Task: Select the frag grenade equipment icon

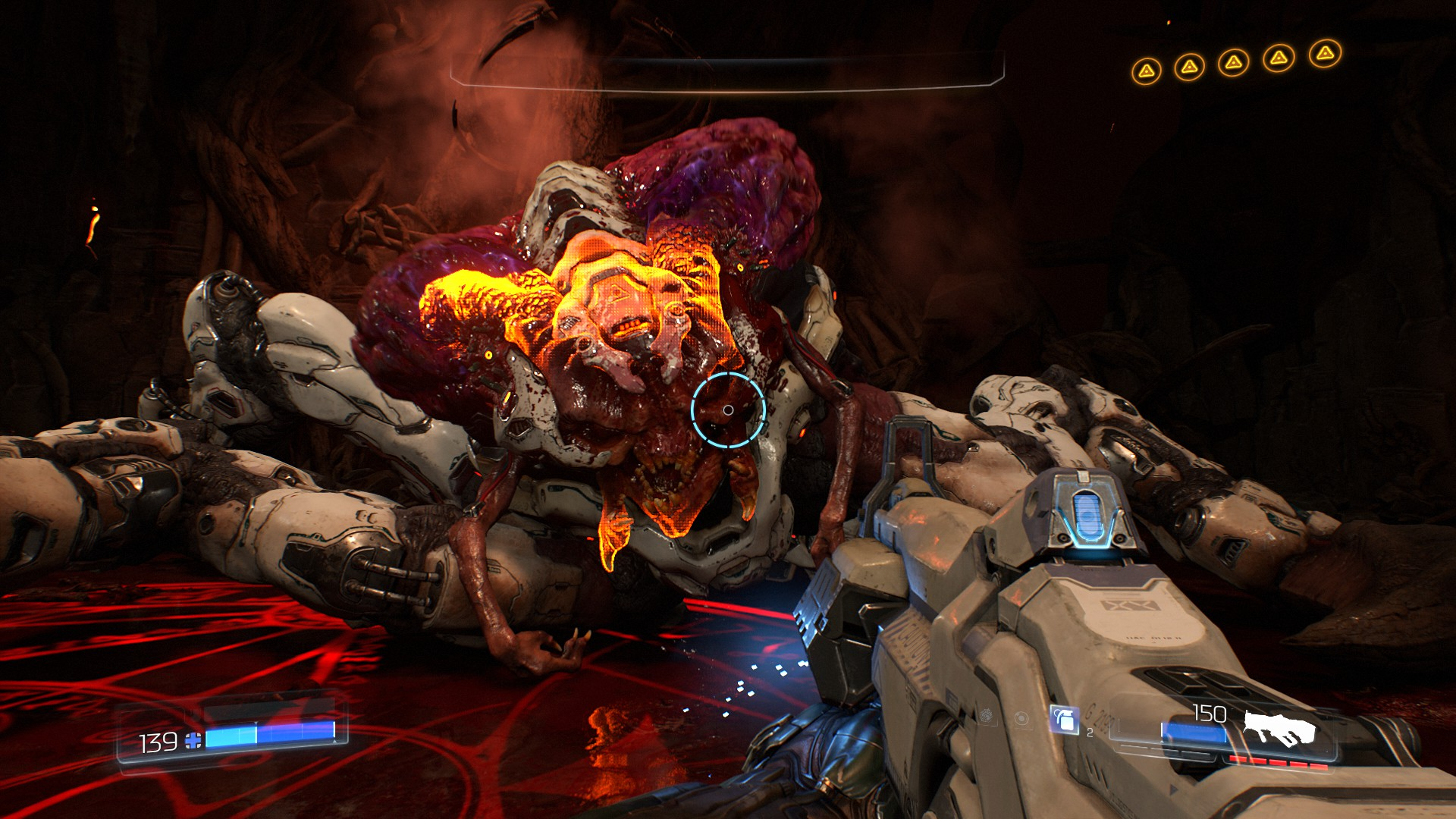Action: click(1064, 719)
